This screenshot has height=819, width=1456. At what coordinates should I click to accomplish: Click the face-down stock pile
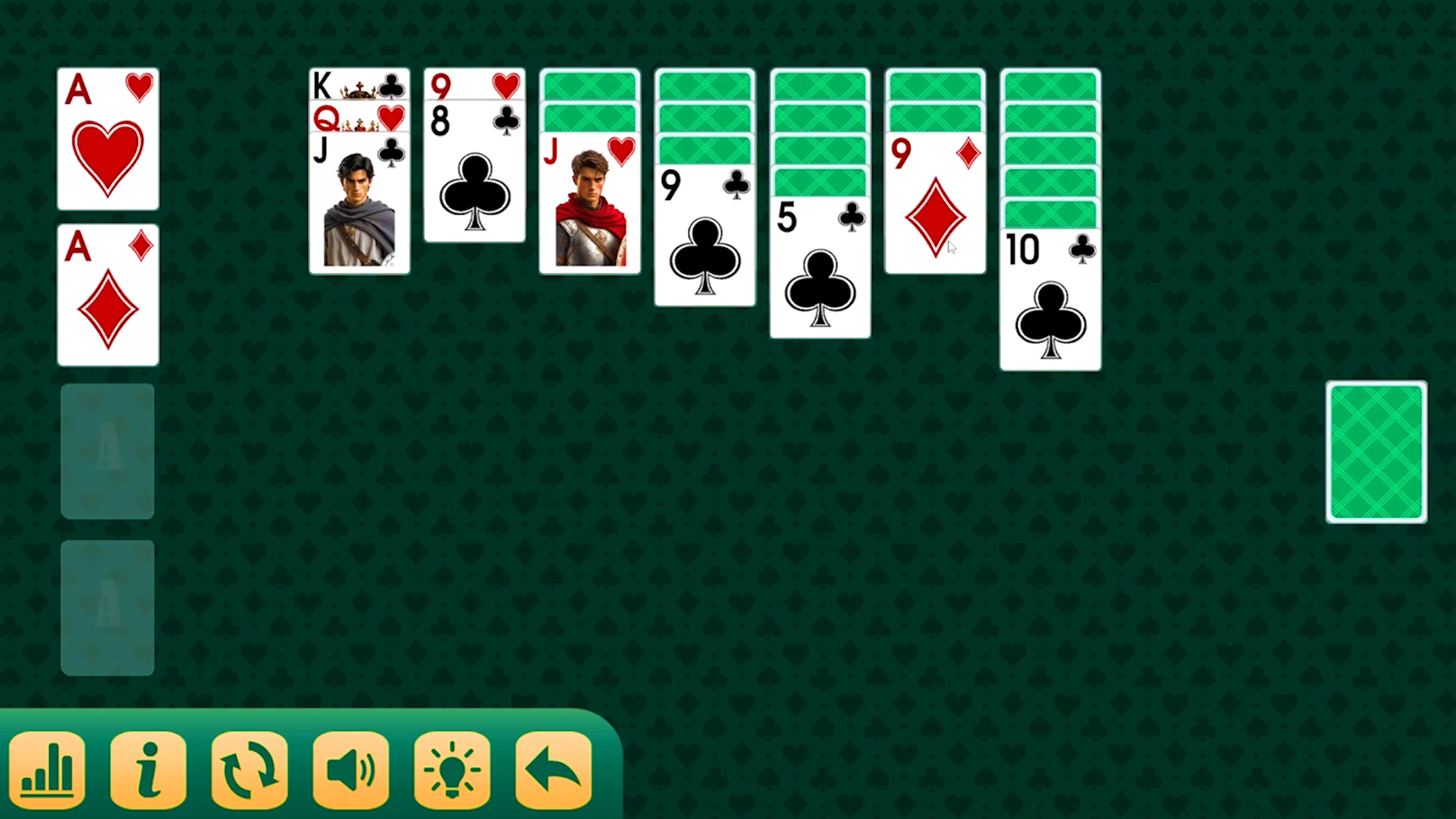[1376, 453]
